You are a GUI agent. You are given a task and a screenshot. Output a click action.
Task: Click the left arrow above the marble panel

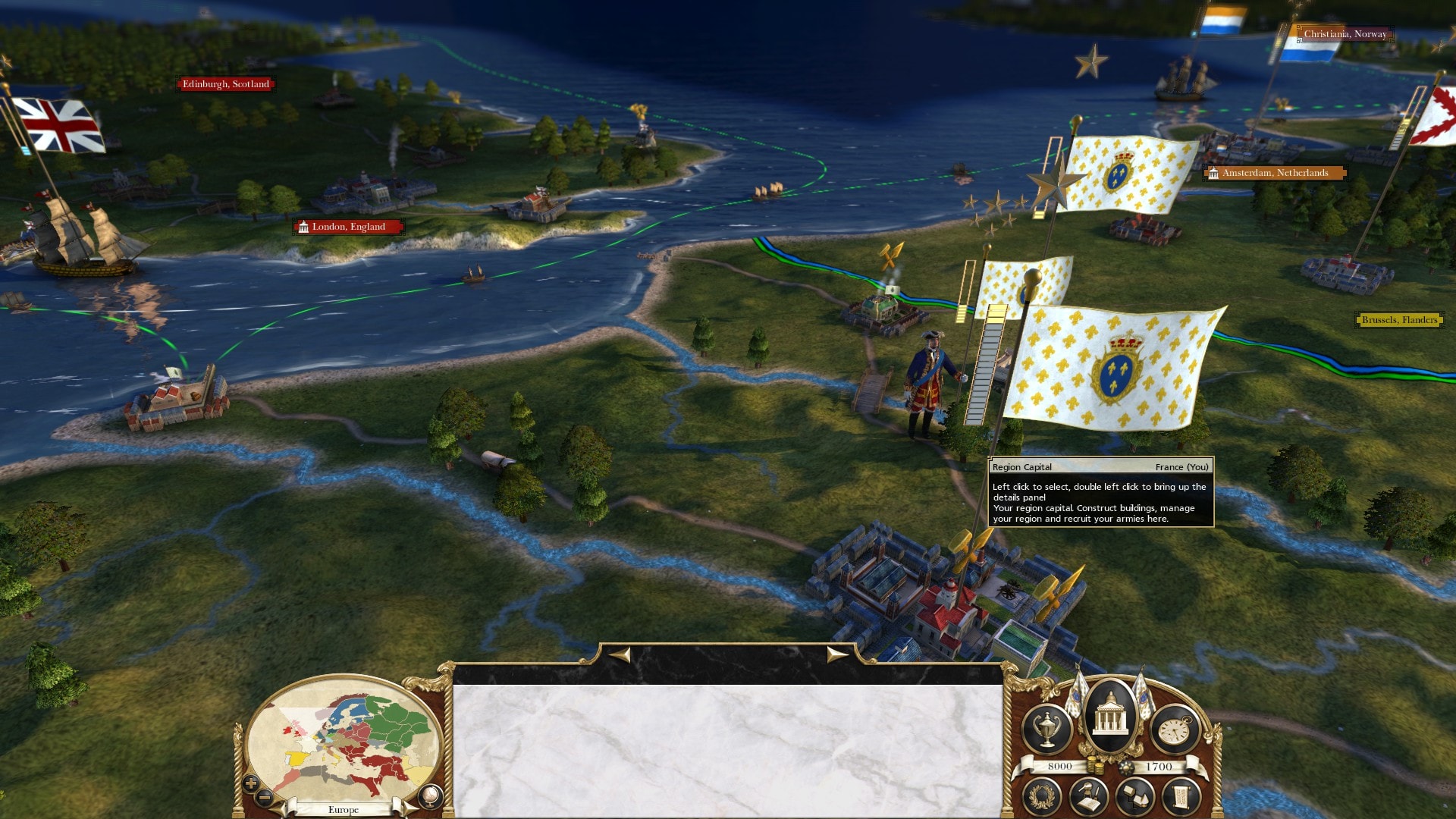pos(620,654)
